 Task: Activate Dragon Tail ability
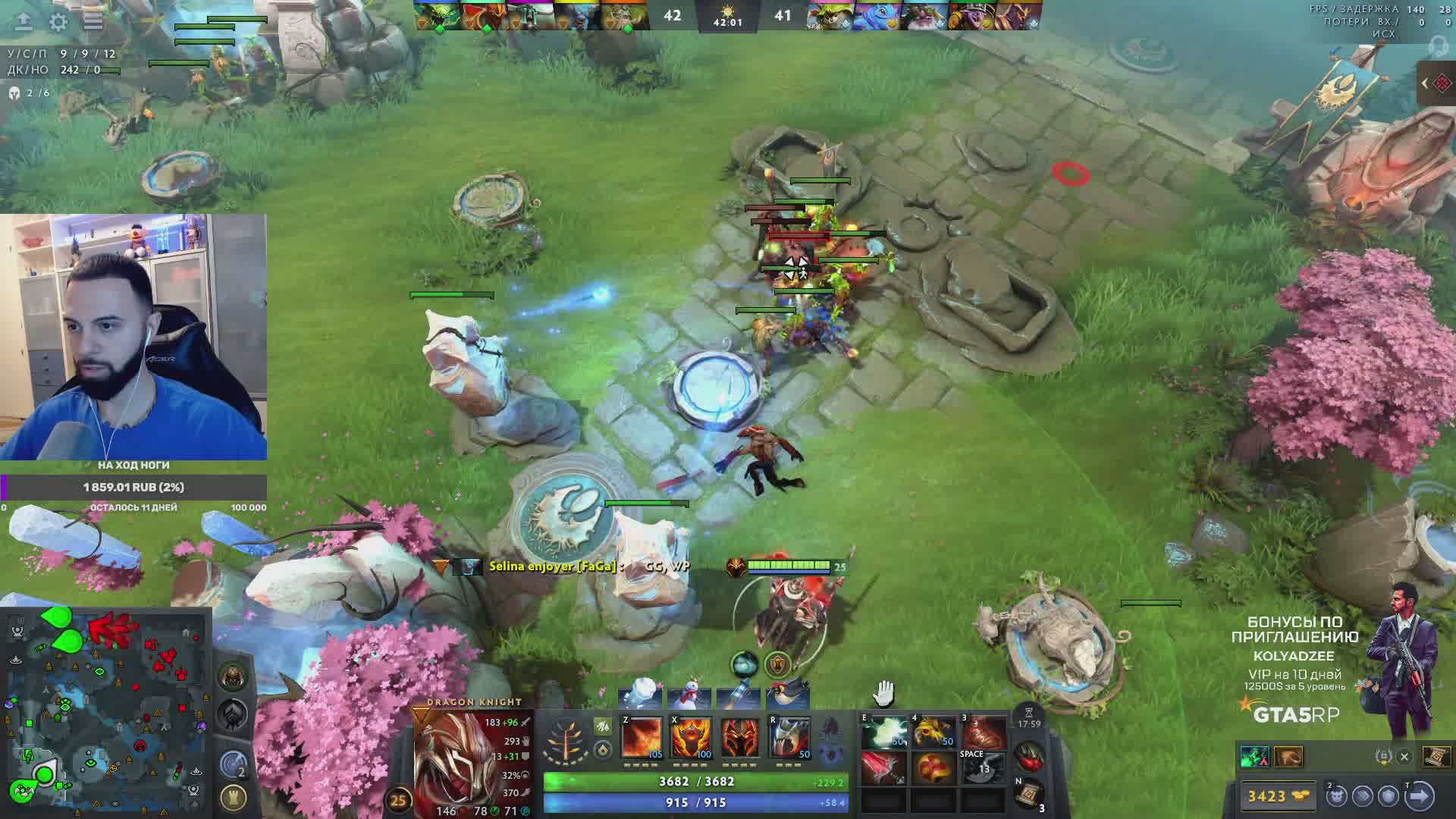pos(691,738)
